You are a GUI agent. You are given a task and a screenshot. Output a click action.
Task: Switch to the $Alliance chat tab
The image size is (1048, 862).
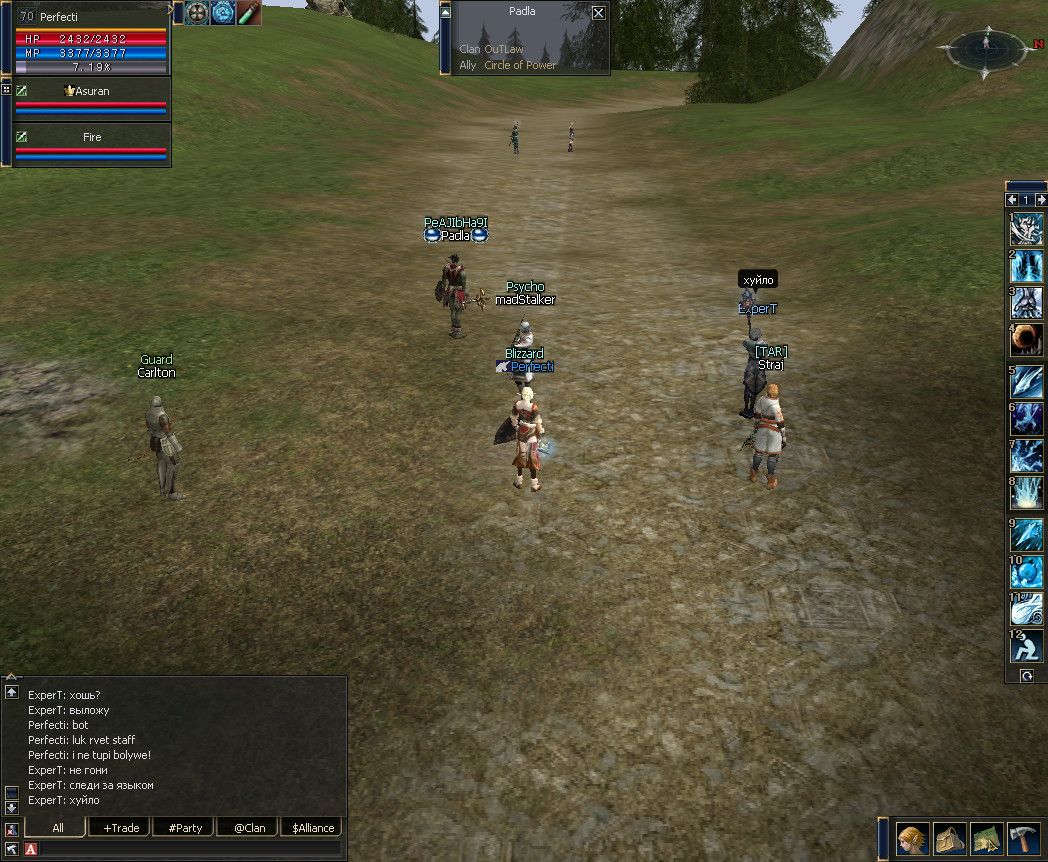311,828
